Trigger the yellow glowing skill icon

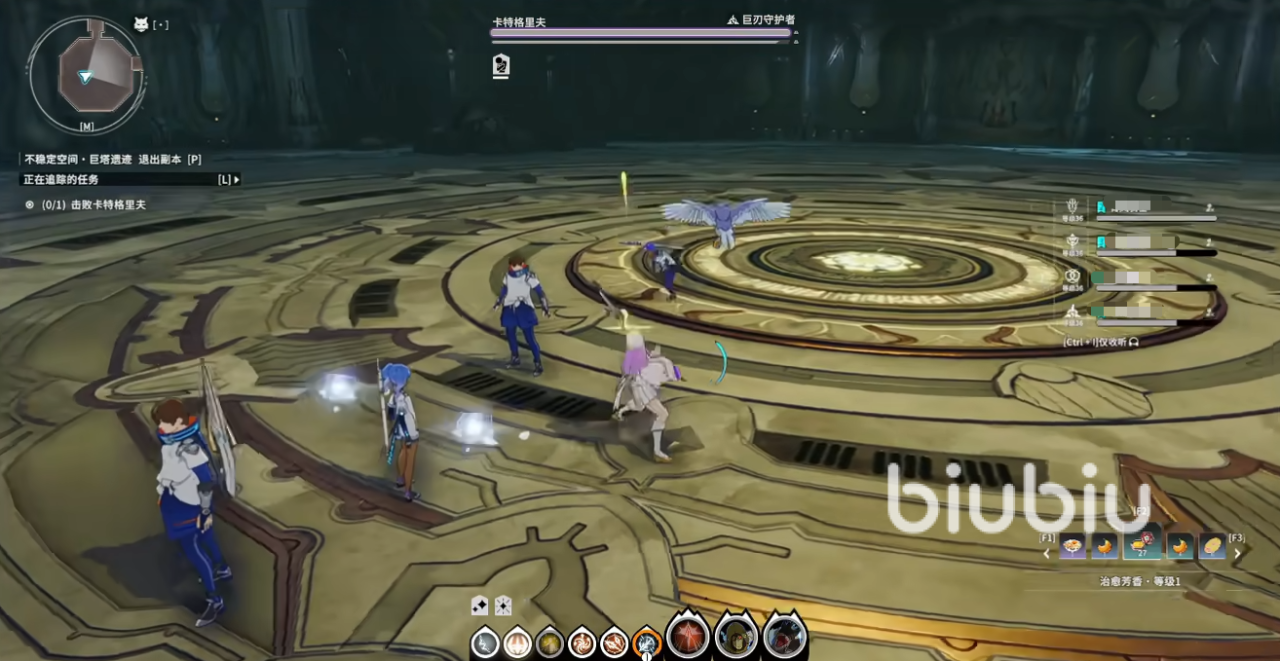[549, 642]
